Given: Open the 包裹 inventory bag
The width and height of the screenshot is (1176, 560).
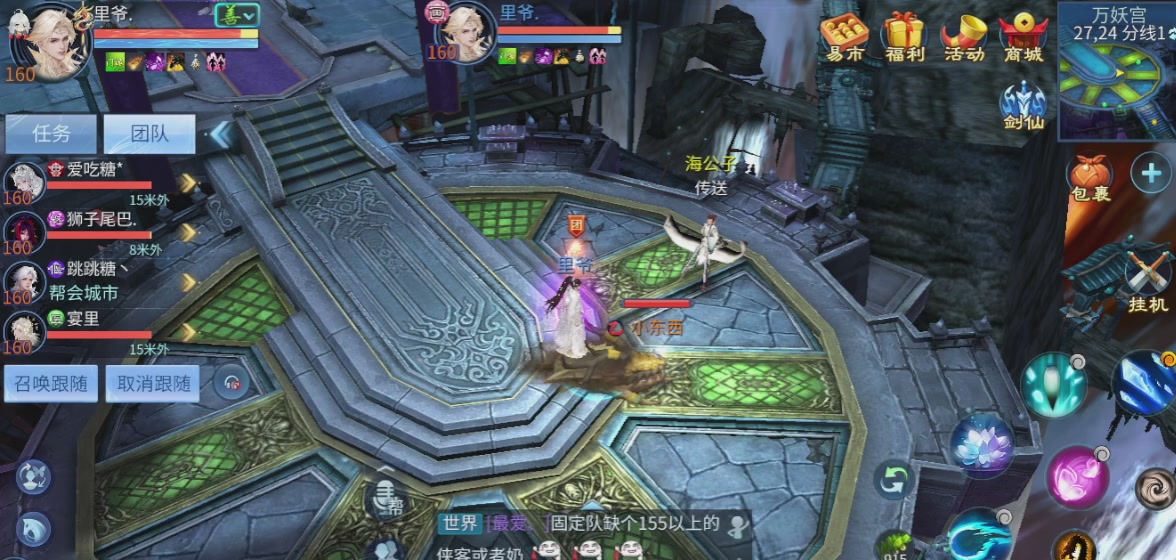Looking at the screenshot, I should (1090, 178).
